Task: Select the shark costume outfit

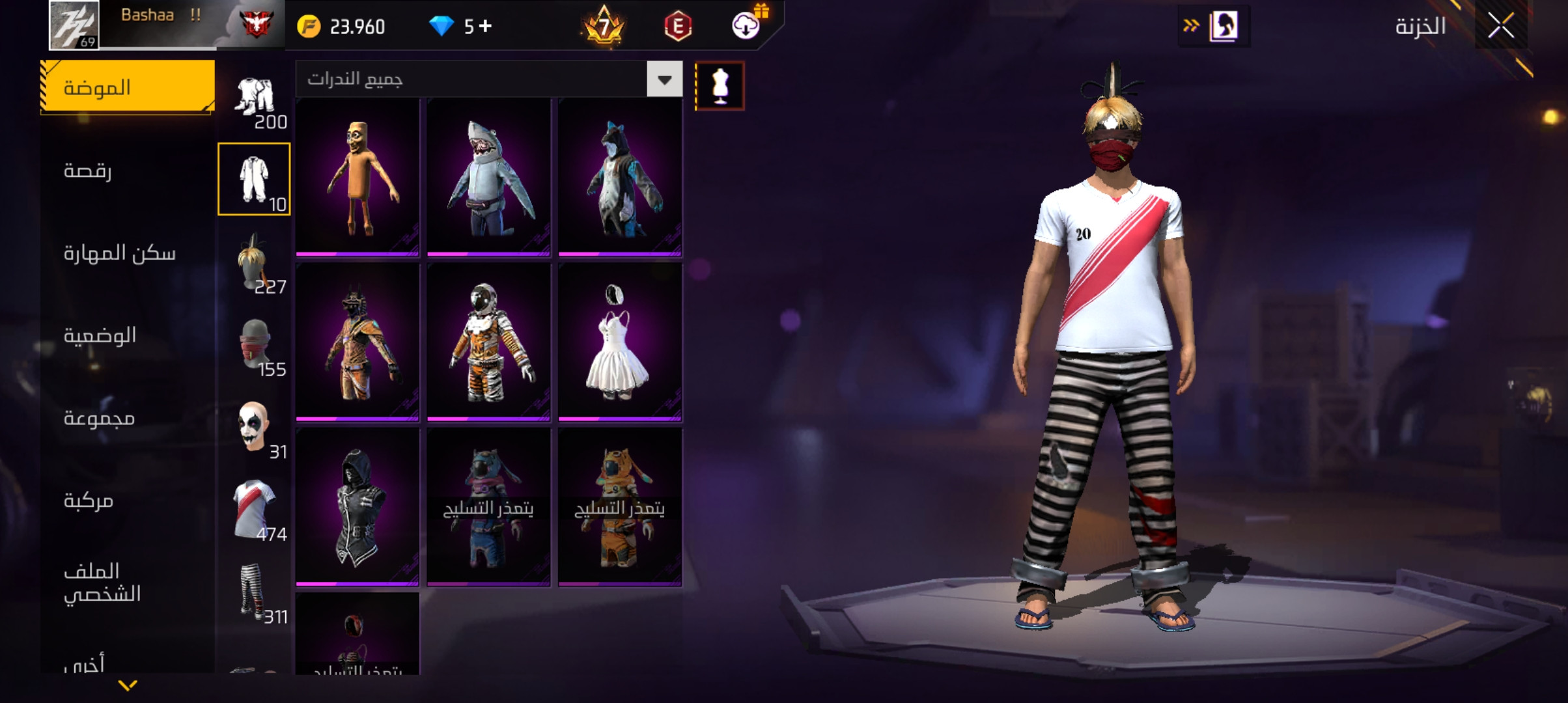Action: 488,177
